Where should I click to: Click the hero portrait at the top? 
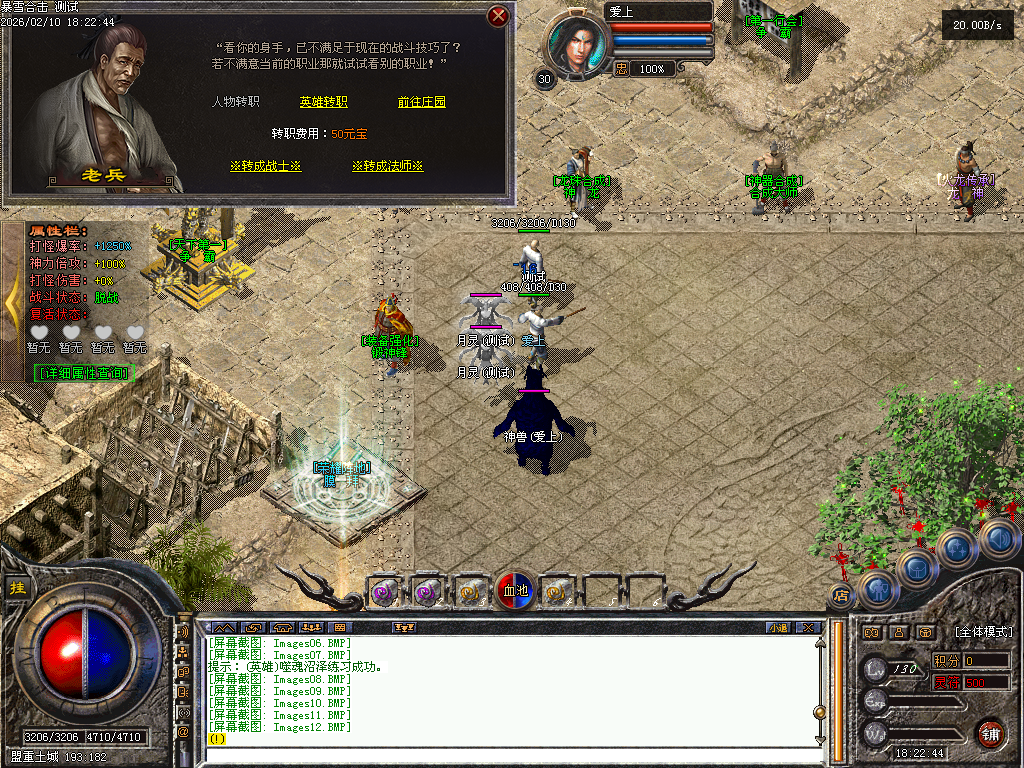tap(577, 45)
